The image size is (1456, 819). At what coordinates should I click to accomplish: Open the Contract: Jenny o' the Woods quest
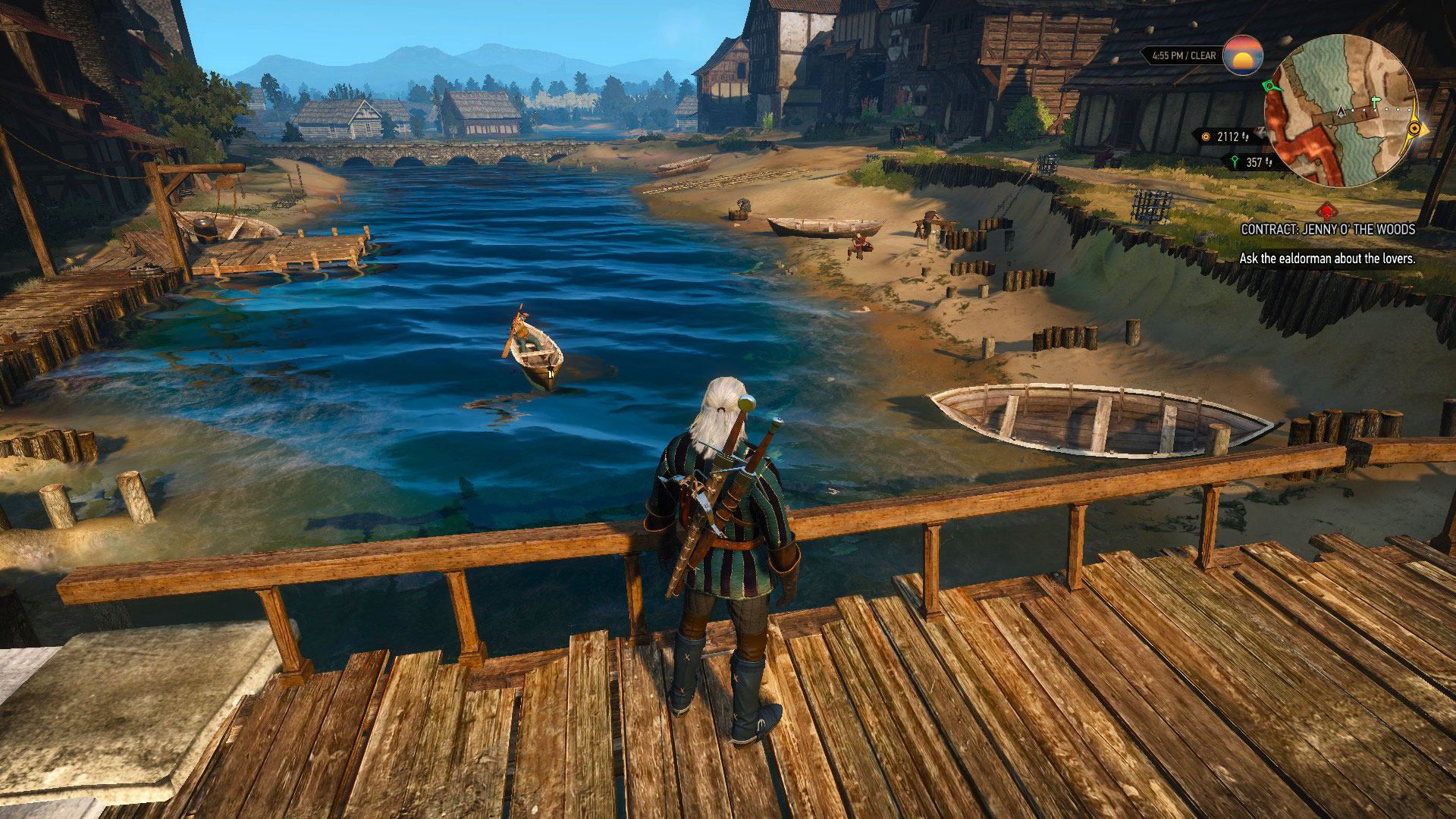pos(1327,229)
